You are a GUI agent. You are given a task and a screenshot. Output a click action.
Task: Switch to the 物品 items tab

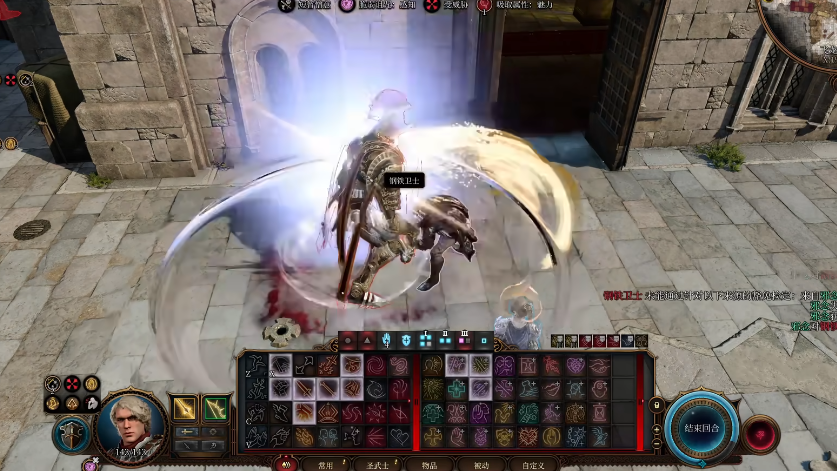point(429,464)
